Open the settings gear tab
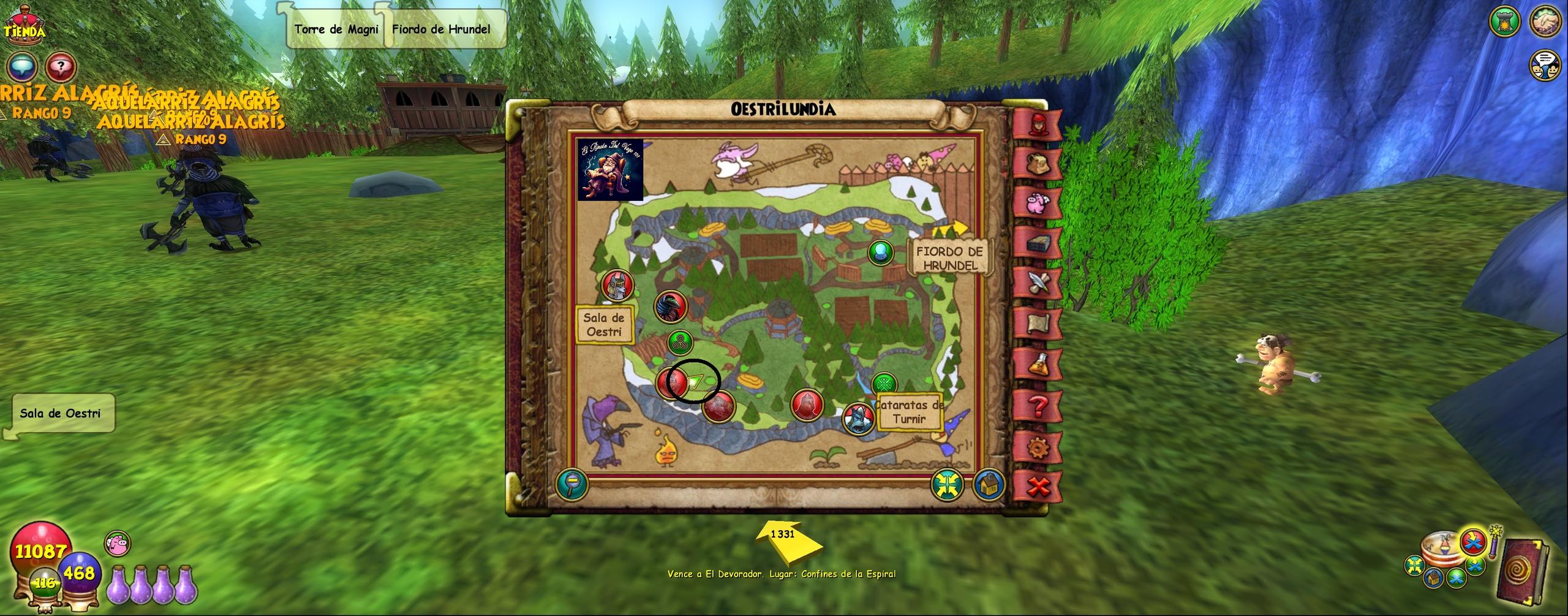The height and width of the screenshot is (616, 1568). (x=1037, y=447)
